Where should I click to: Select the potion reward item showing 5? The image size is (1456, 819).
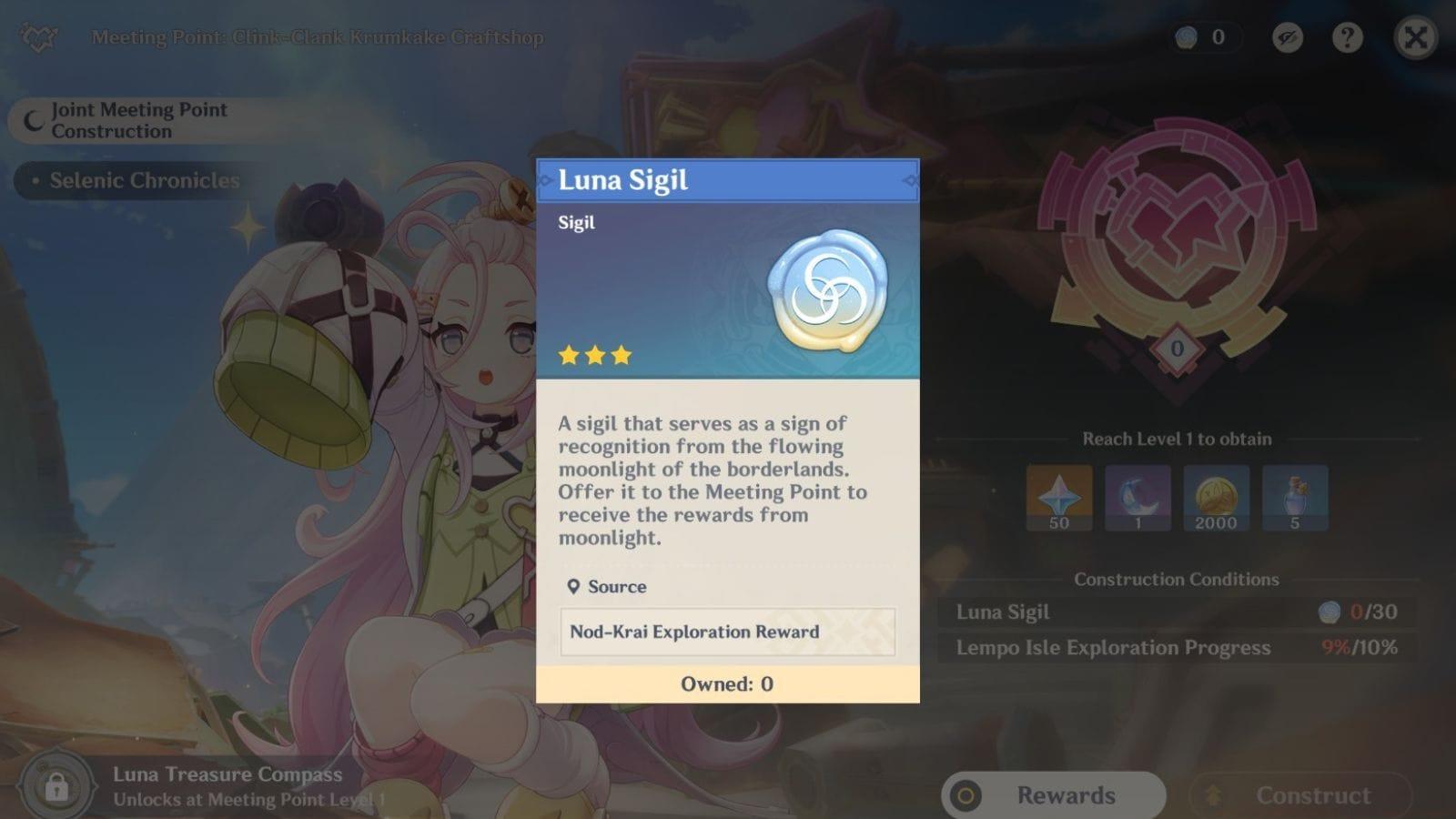1295,498
